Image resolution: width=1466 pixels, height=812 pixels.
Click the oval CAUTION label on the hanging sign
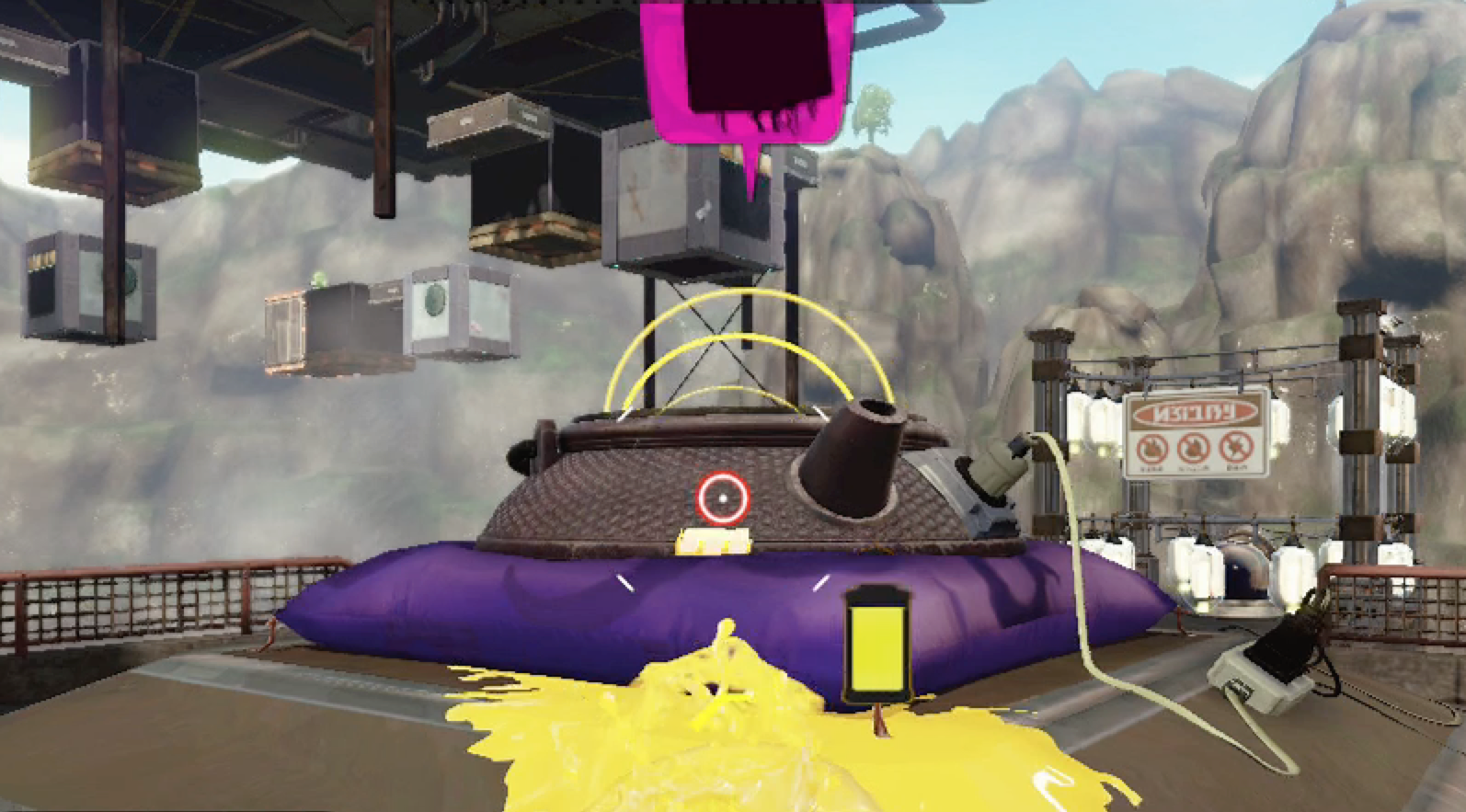[1193, 412]
